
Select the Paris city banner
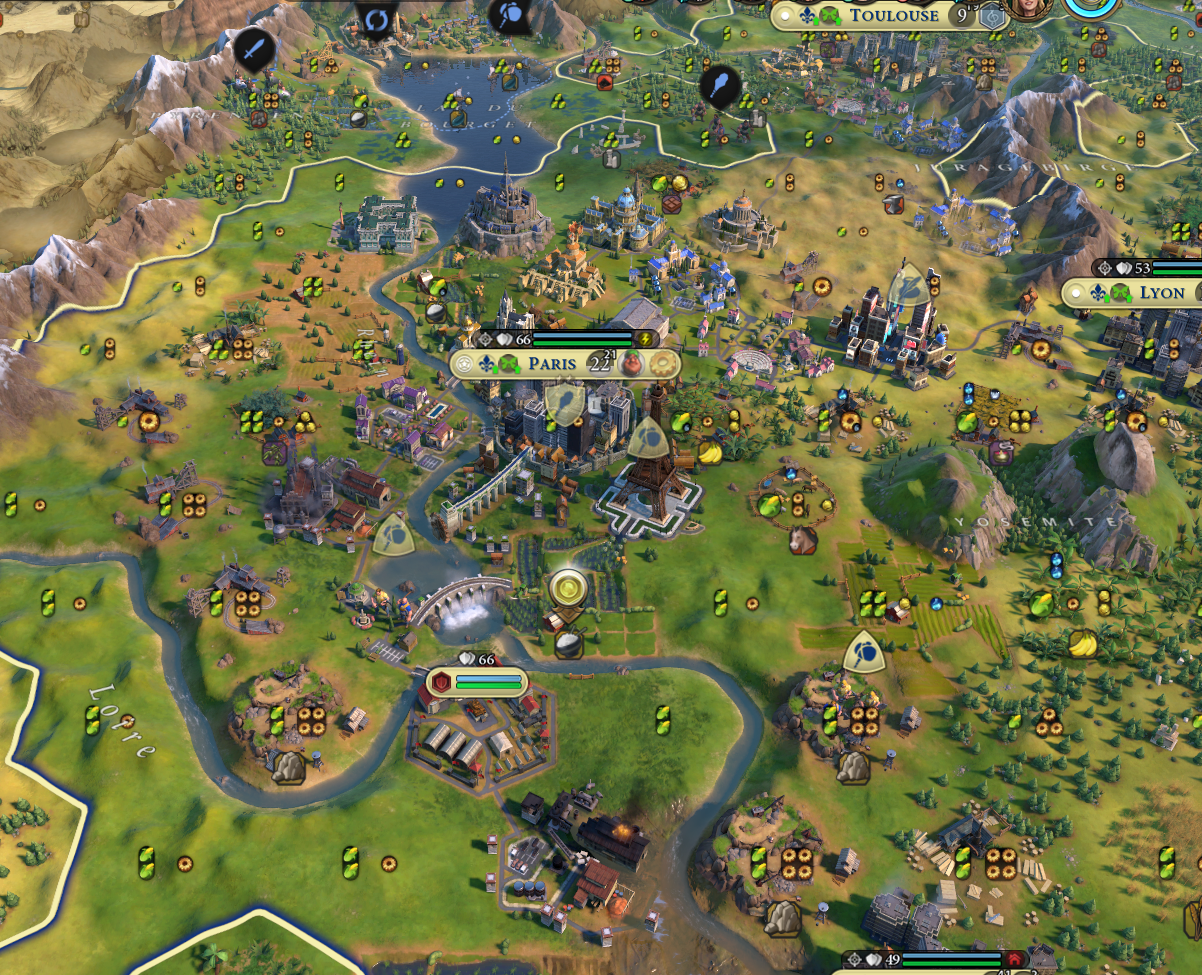551,364
